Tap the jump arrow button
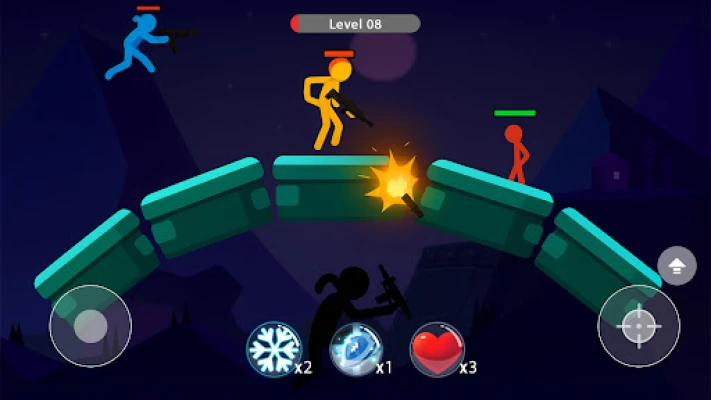The image size is (711, 400). [677, 266]
